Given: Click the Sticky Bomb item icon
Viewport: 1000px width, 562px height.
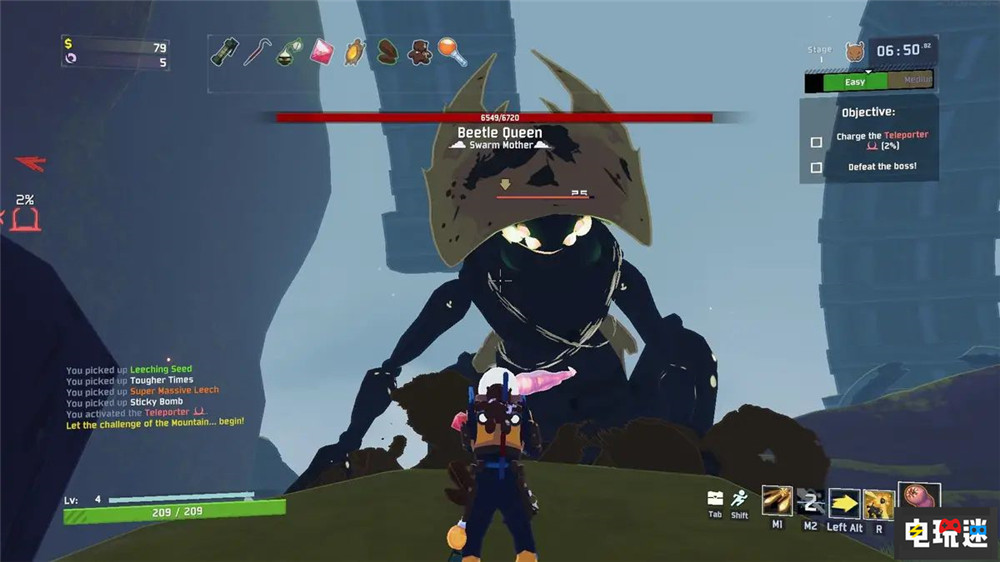Looking at the screenshot, I should tap(289, 52).
